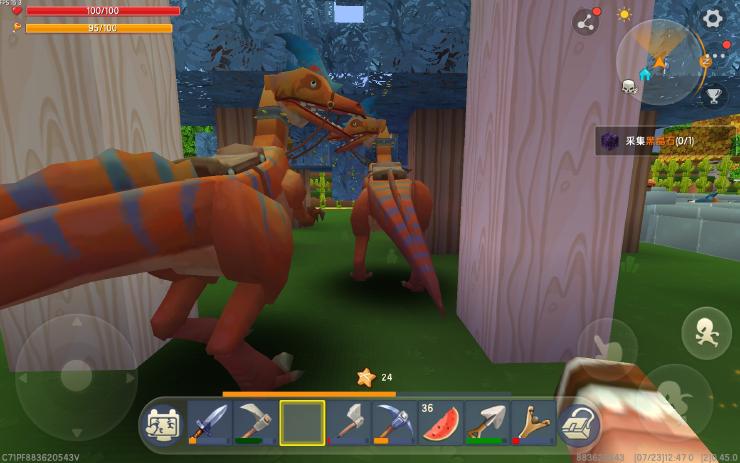This screenshot has height=463, width=740.
Task: Select the stone axe hotbar slot
Action: [x=348, y=423]
